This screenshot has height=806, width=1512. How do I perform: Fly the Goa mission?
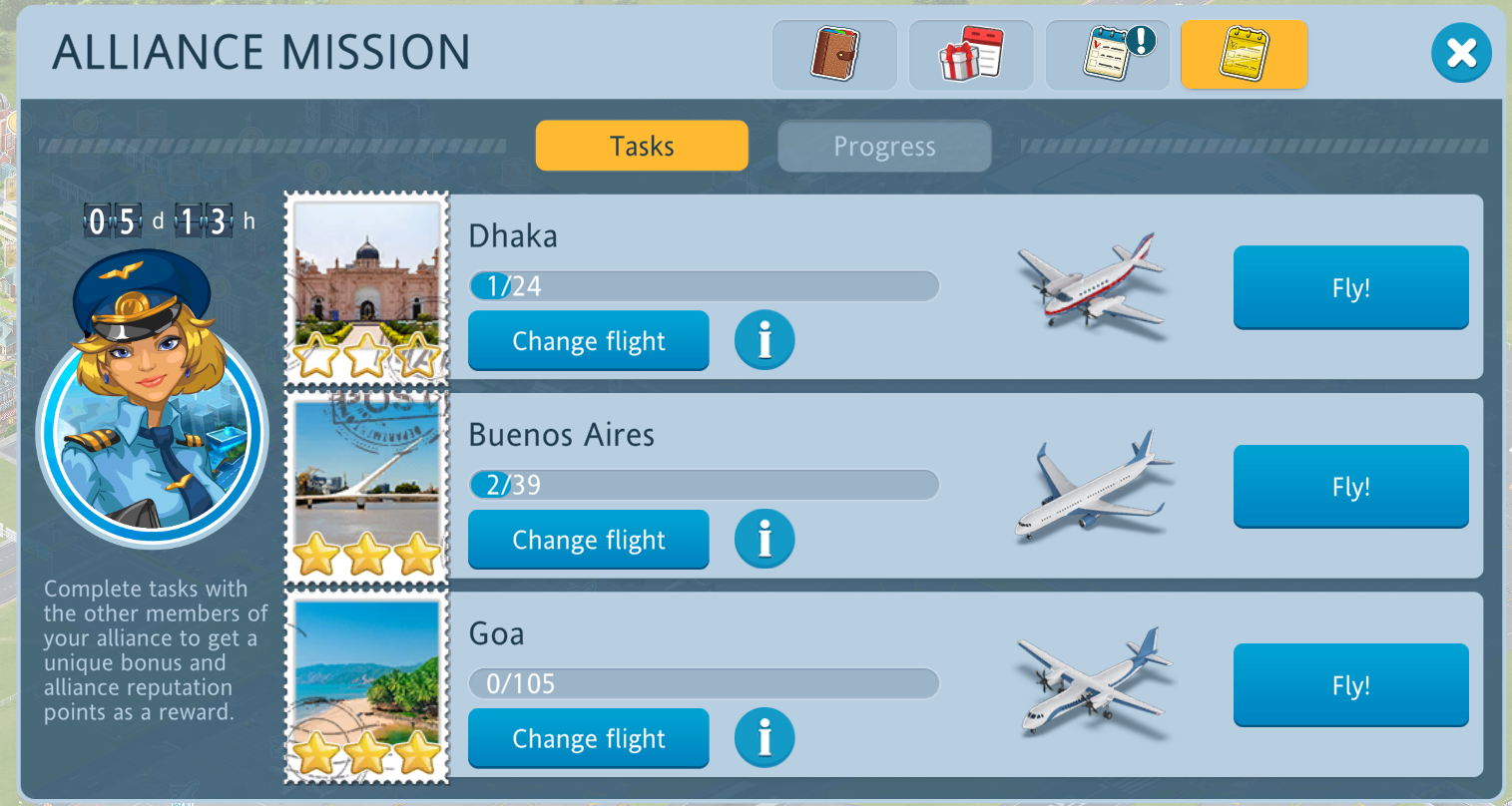pyautogui.click(x=1350, y=685)
